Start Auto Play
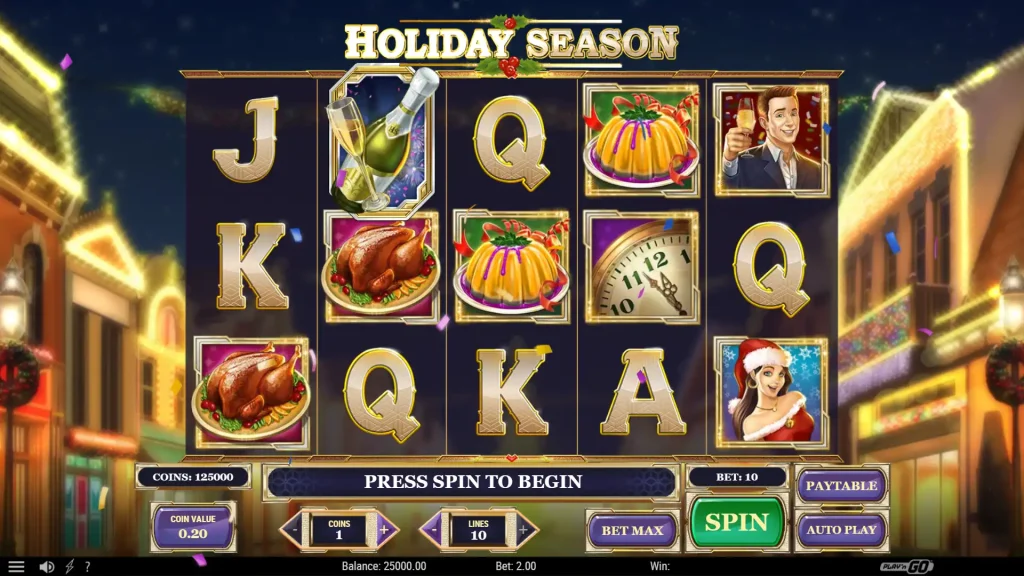The image size is (1024, 576). pyautogui.click(x=841, y=530)
